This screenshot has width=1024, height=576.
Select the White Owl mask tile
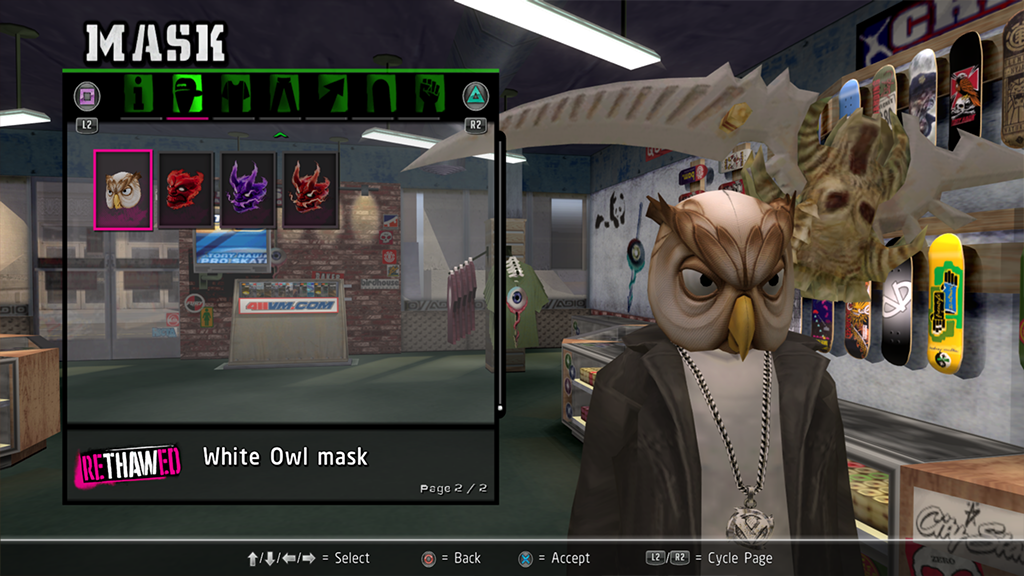pos(123,189)
